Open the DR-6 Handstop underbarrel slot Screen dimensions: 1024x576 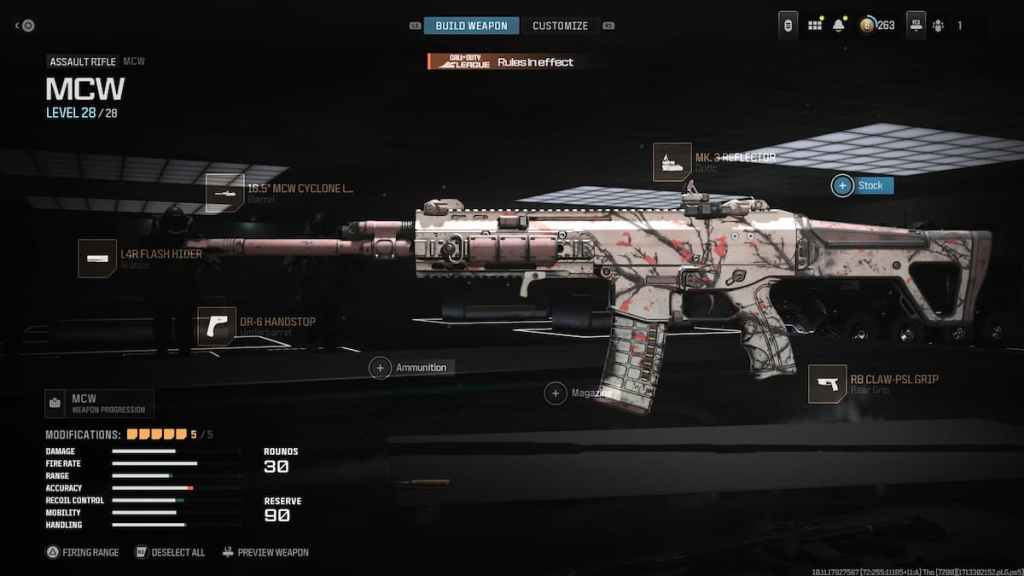coord(217,326)
